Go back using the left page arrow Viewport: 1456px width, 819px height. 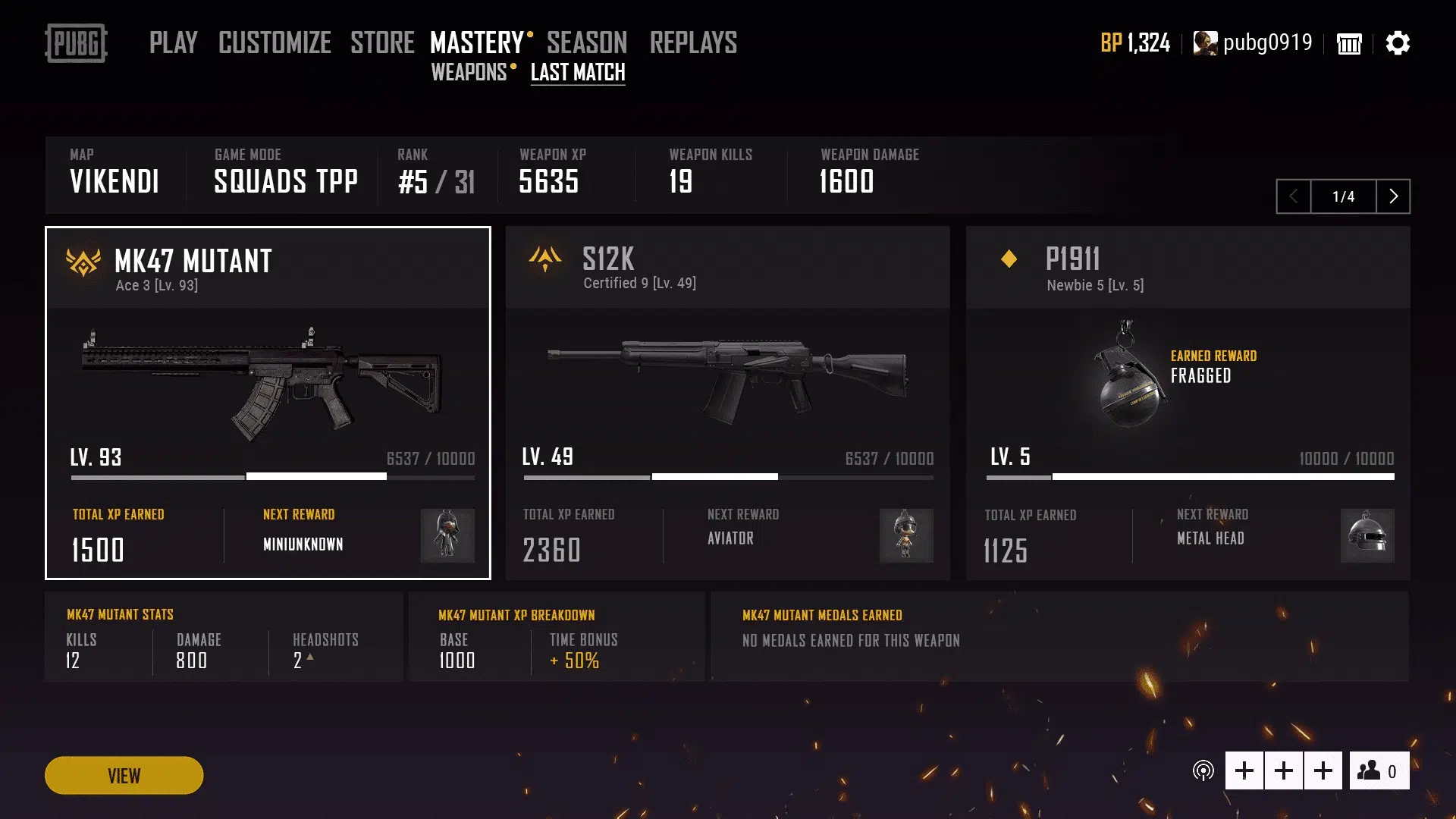click(1294, 196)
